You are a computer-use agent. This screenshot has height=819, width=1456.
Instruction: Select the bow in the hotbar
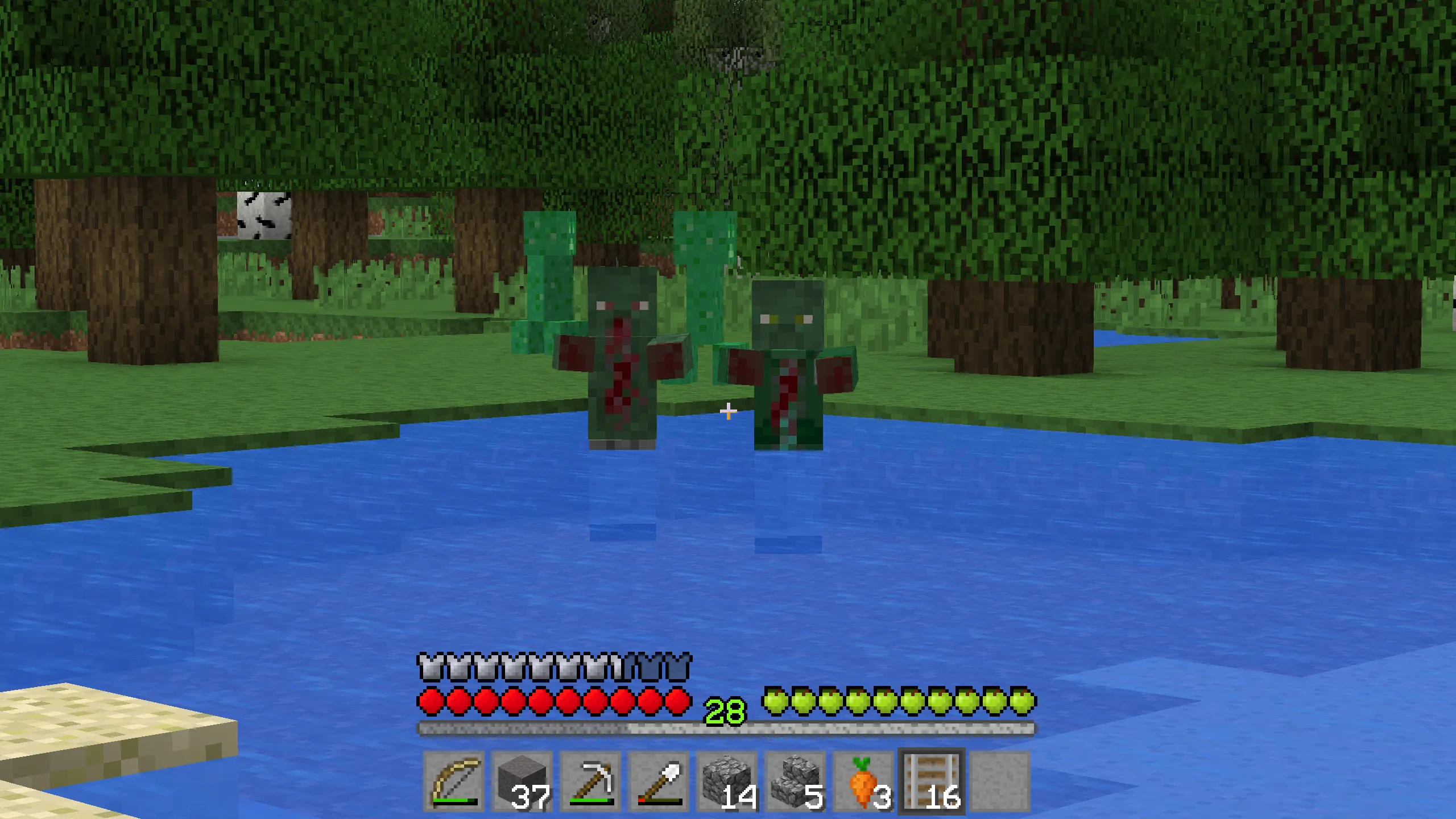coord(455,779)
